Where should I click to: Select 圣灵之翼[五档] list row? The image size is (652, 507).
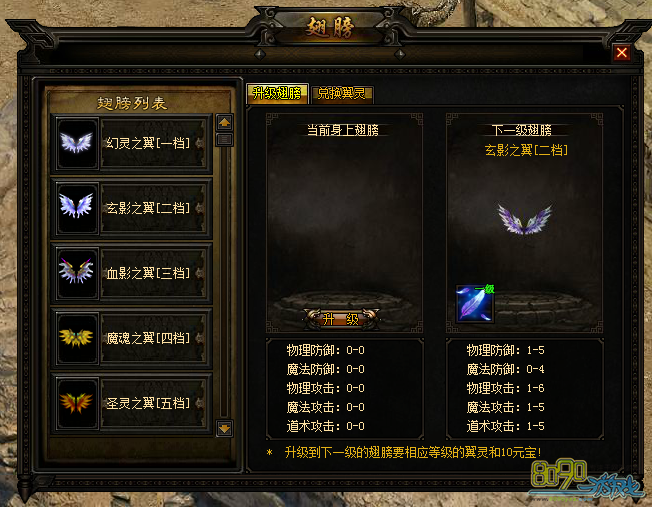point(131,402)
